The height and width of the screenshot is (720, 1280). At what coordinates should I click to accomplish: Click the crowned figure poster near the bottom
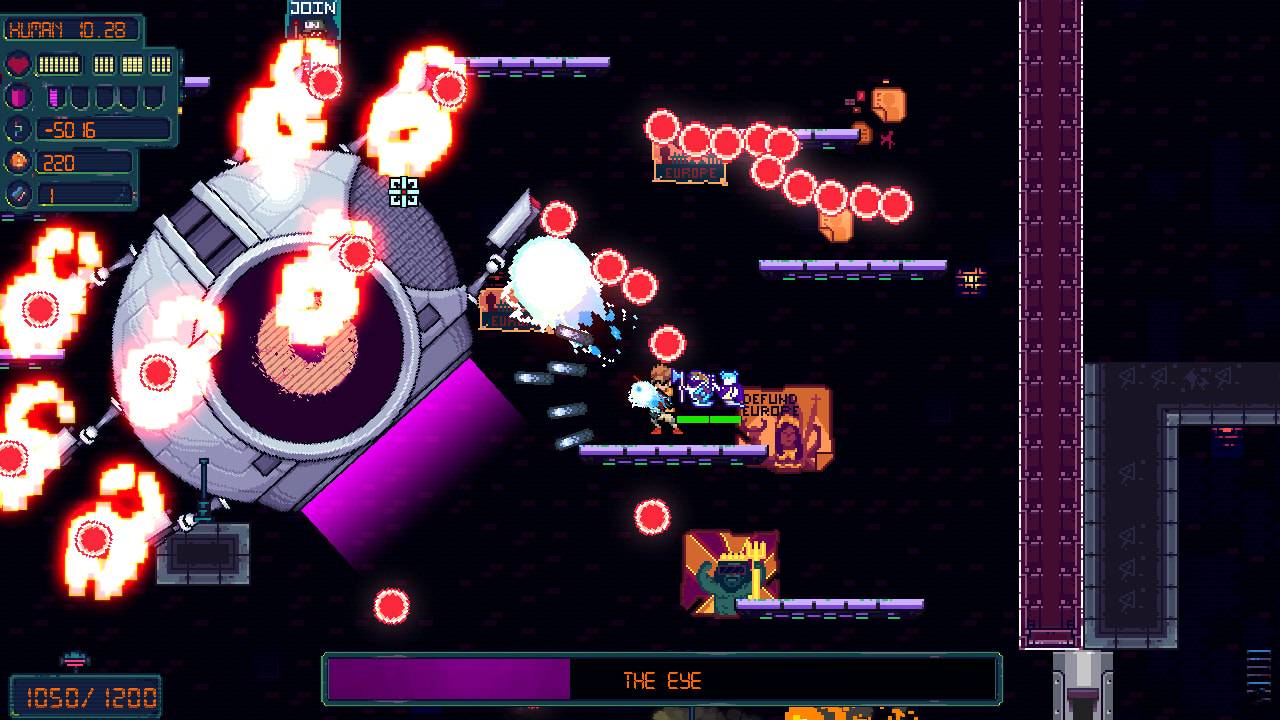pyautogui.click(x=730, y=570)
